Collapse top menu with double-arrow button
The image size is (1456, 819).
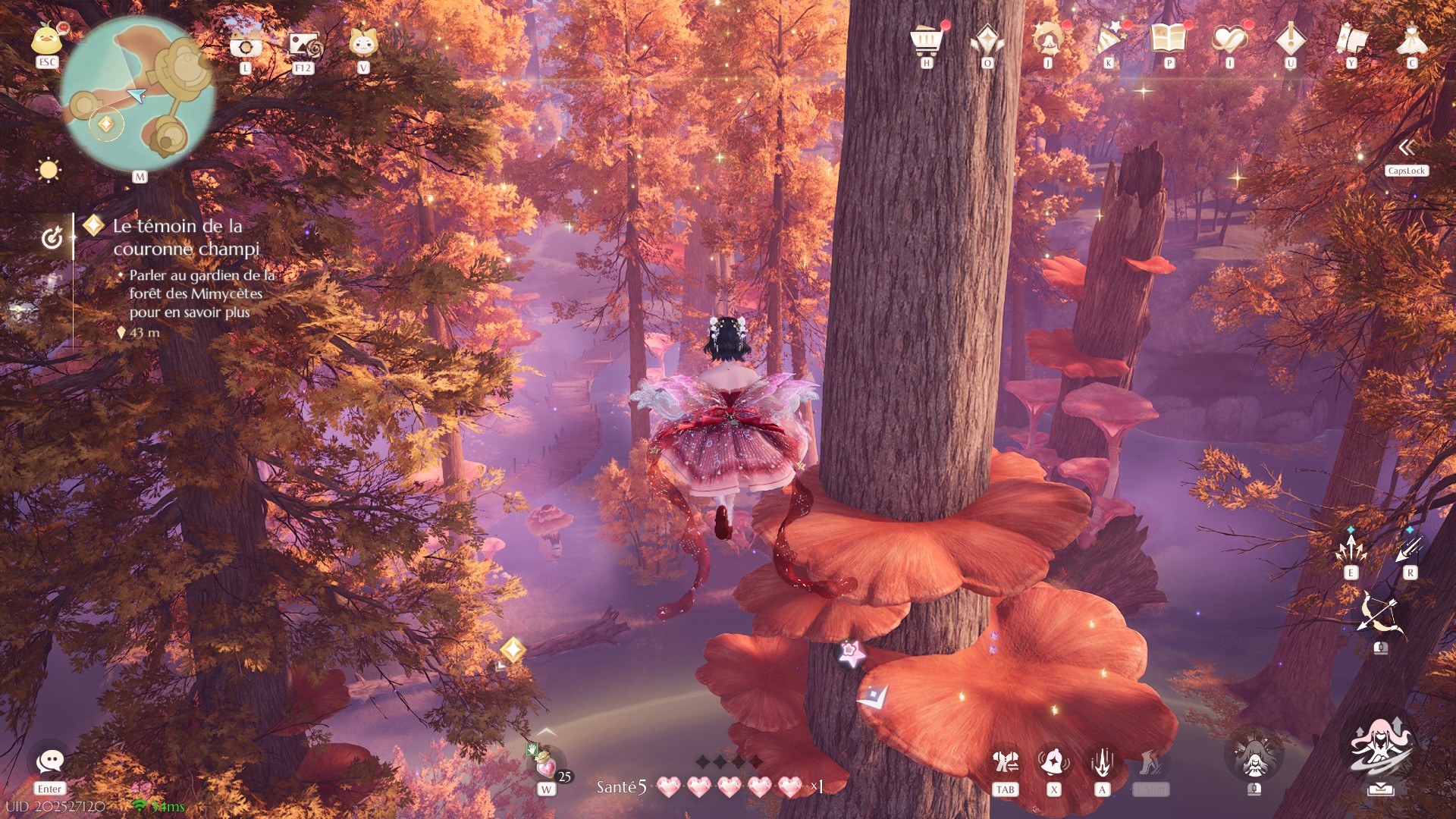pos(1407,147)
